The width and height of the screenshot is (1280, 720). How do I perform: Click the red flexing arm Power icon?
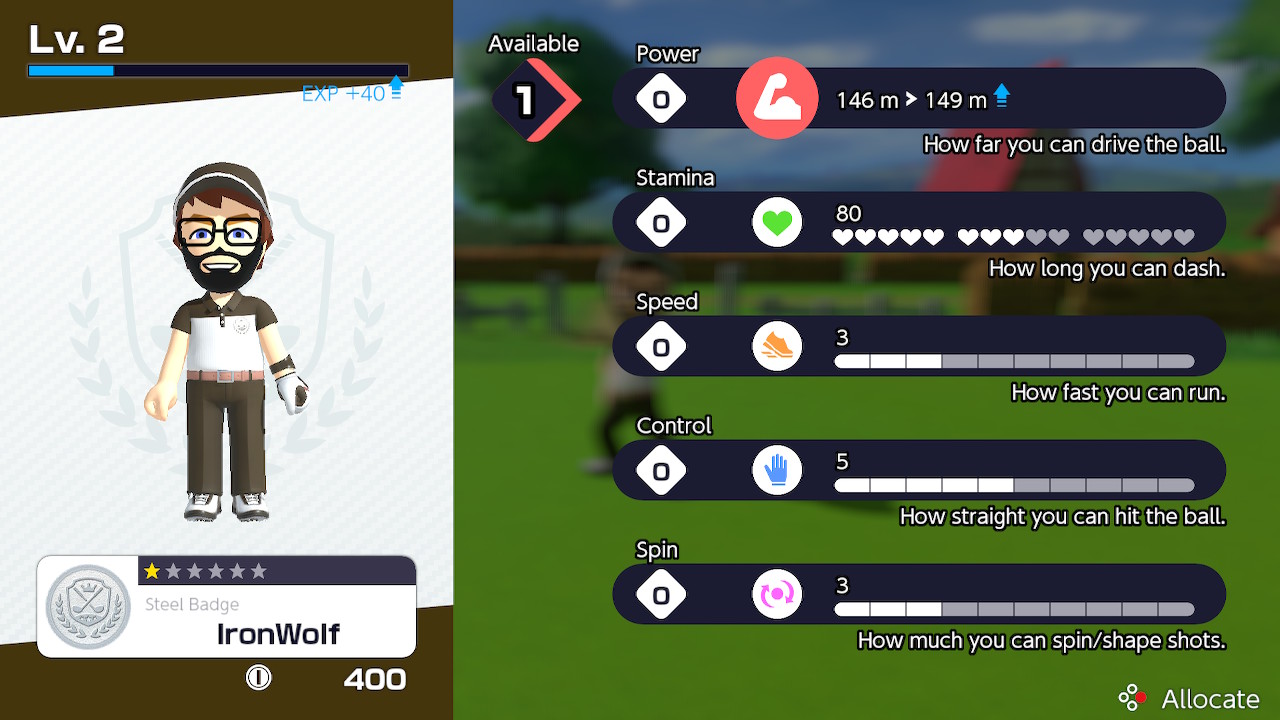coord(777,98)
